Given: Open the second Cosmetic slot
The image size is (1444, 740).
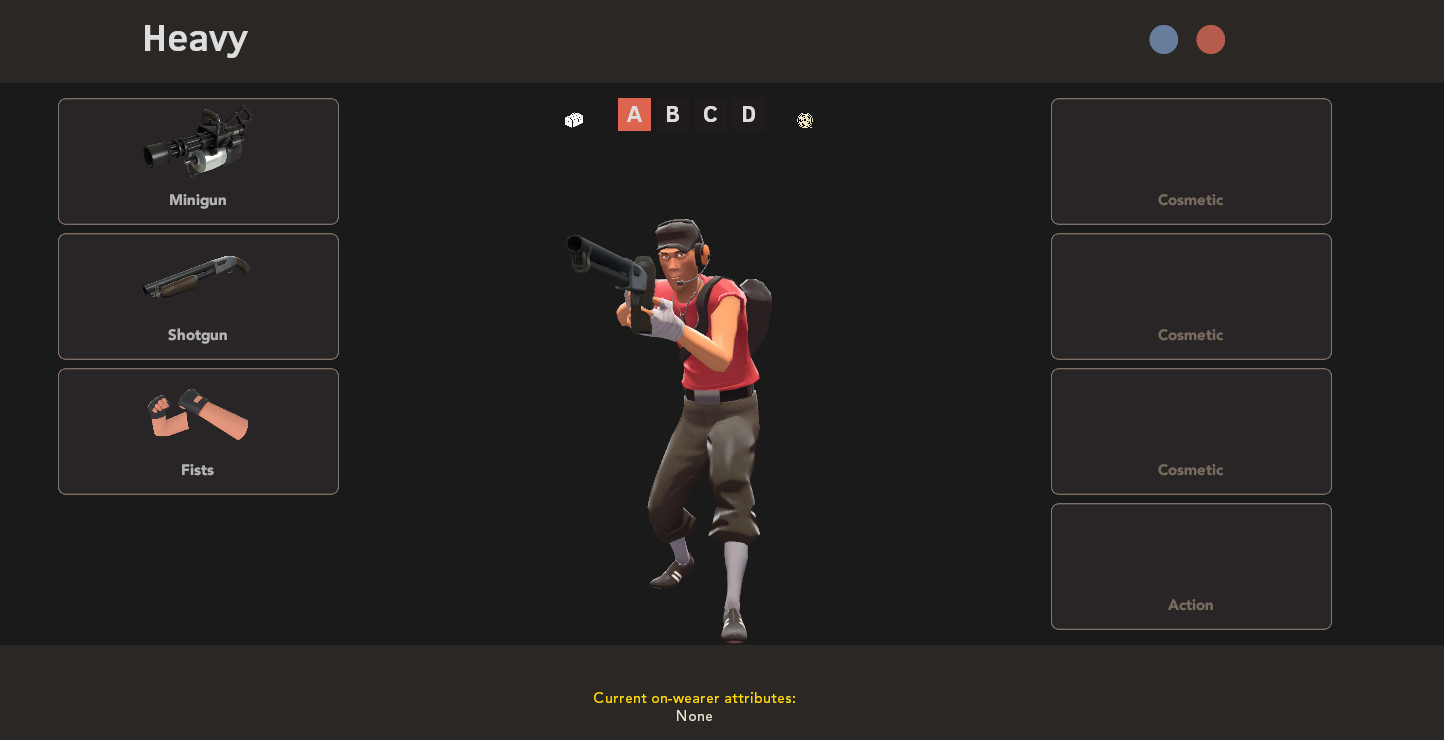Looking at the screenshot, I should (x=1190, y=296).
